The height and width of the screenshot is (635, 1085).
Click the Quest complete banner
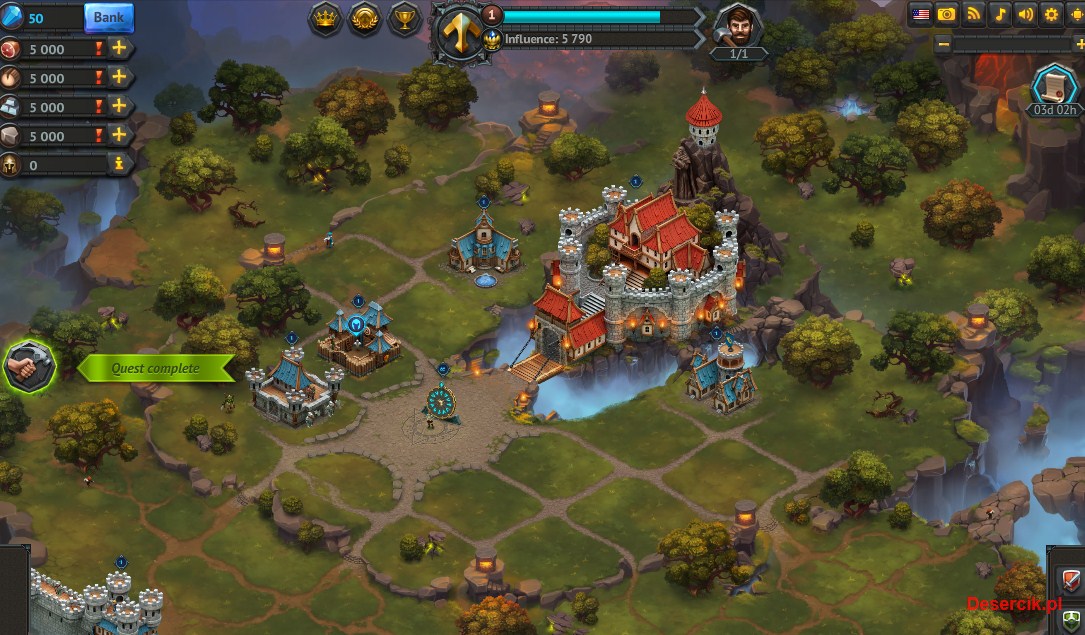[x=155, y=368]
